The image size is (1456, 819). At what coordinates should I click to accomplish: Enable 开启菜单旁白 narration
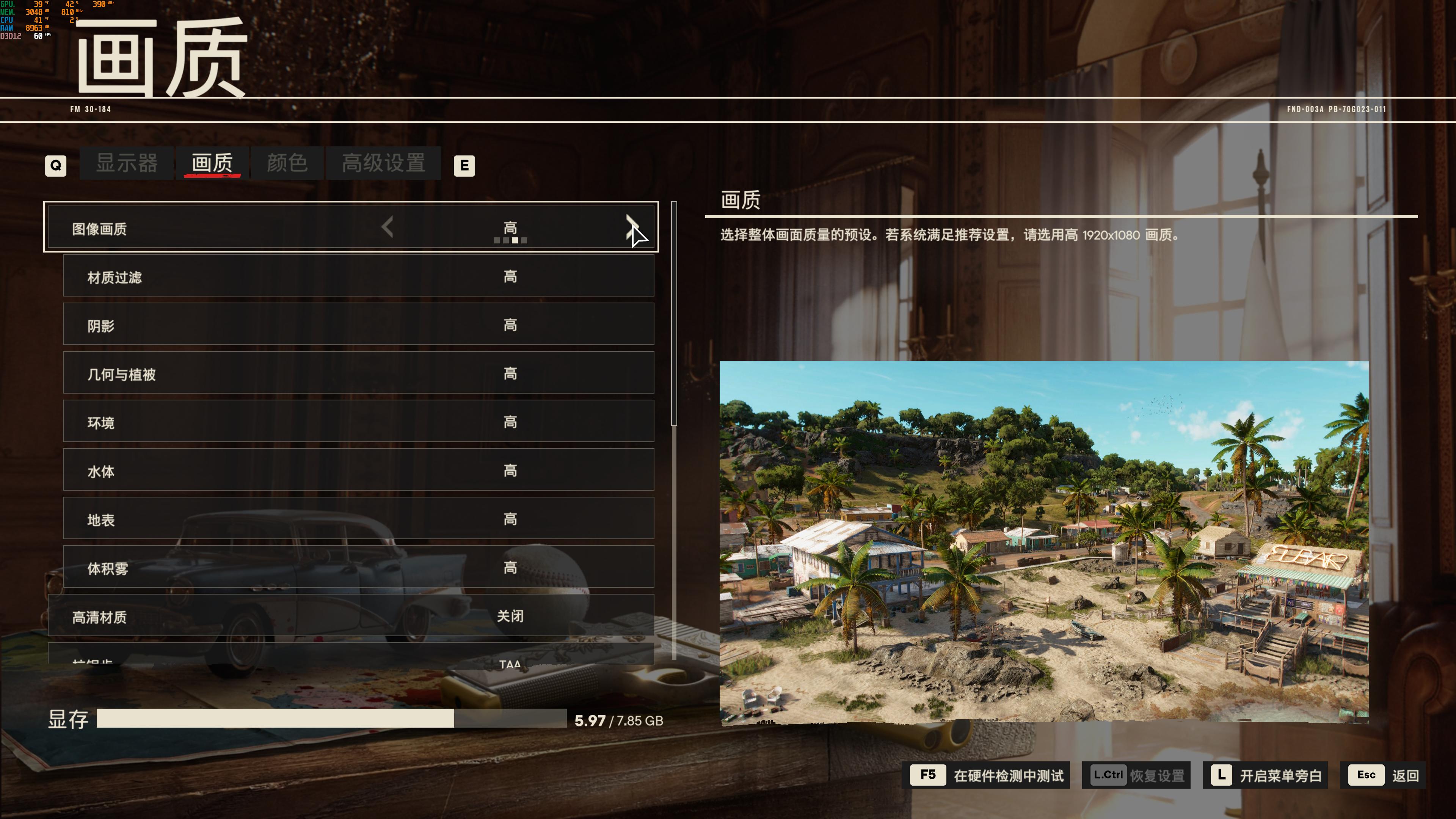1266,775
